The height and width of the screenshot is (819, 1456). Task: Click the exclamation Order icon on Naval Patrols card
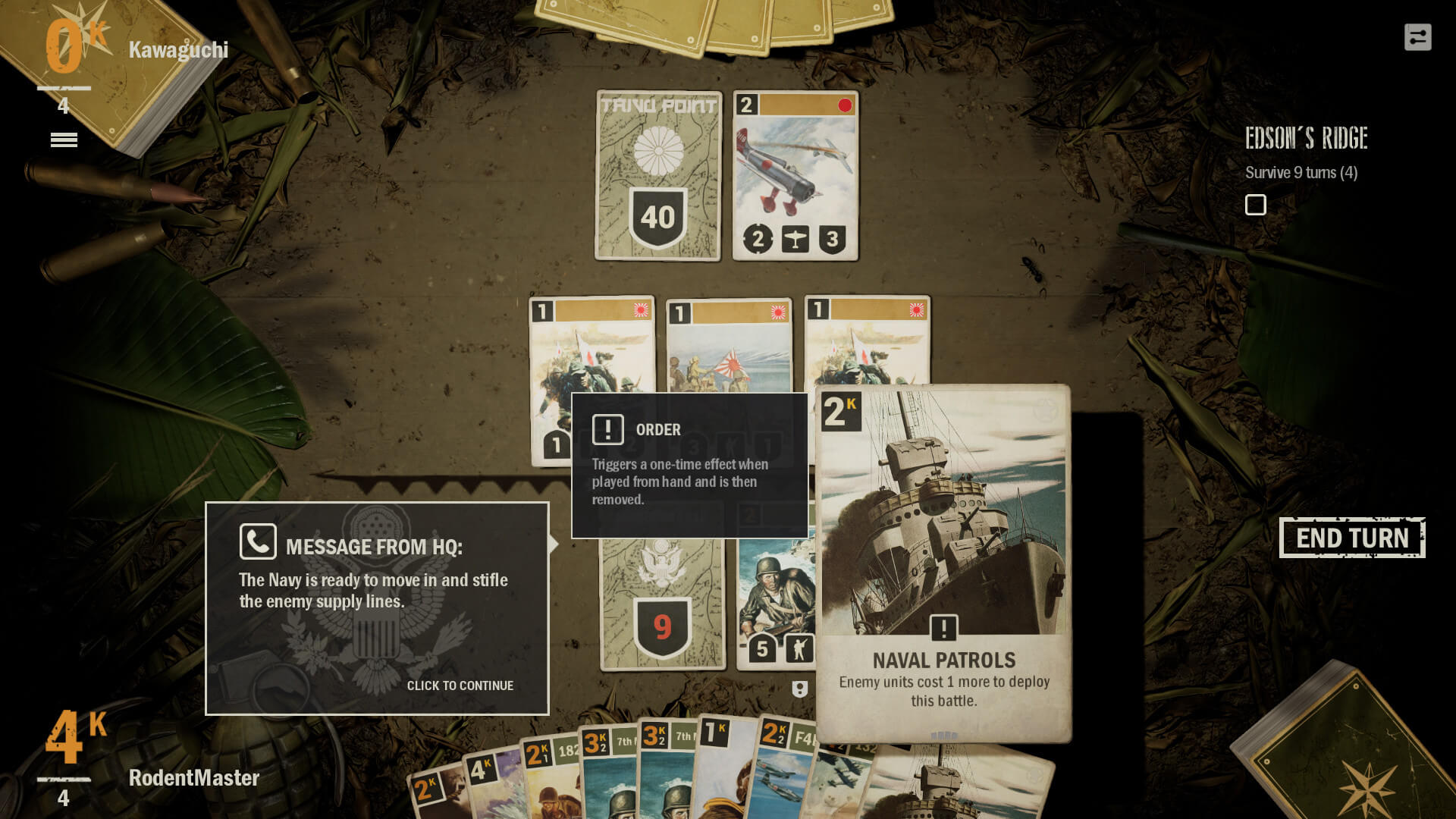coord(944,628)
